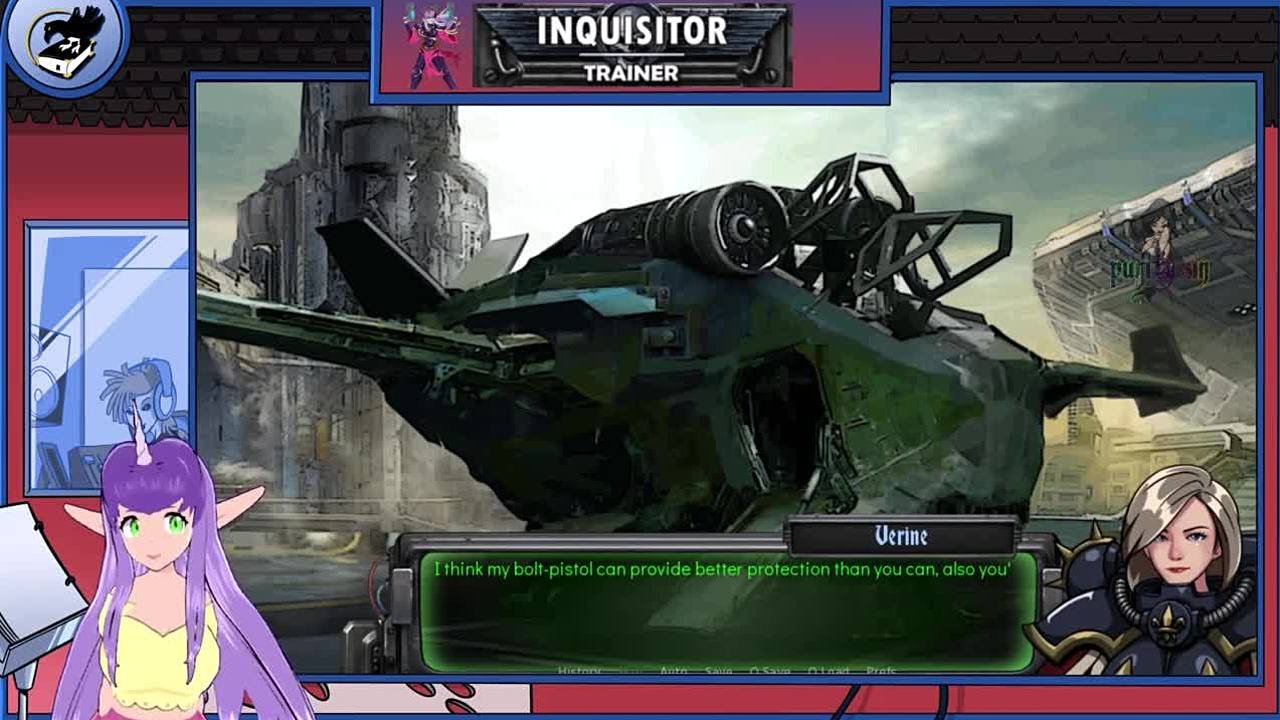This screenshot has width=1280, height=720.
Task: Quick load with Q.Load
Action: click(828, 670)
